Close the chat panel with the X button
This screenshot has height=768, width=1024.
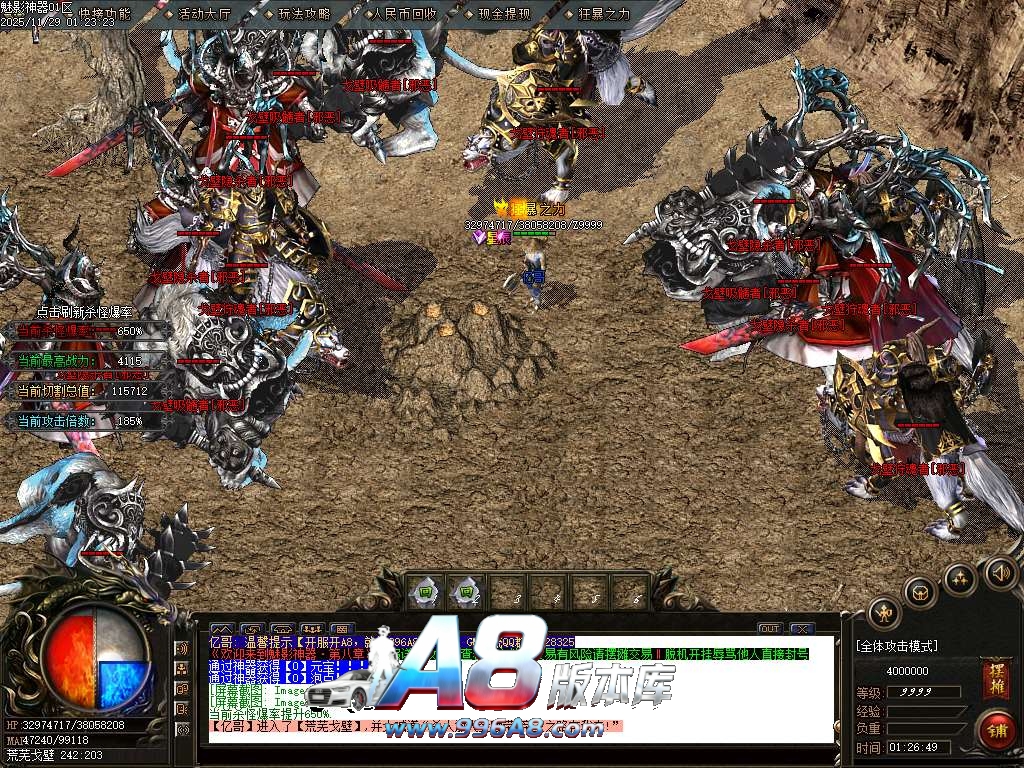click(801, 629)
